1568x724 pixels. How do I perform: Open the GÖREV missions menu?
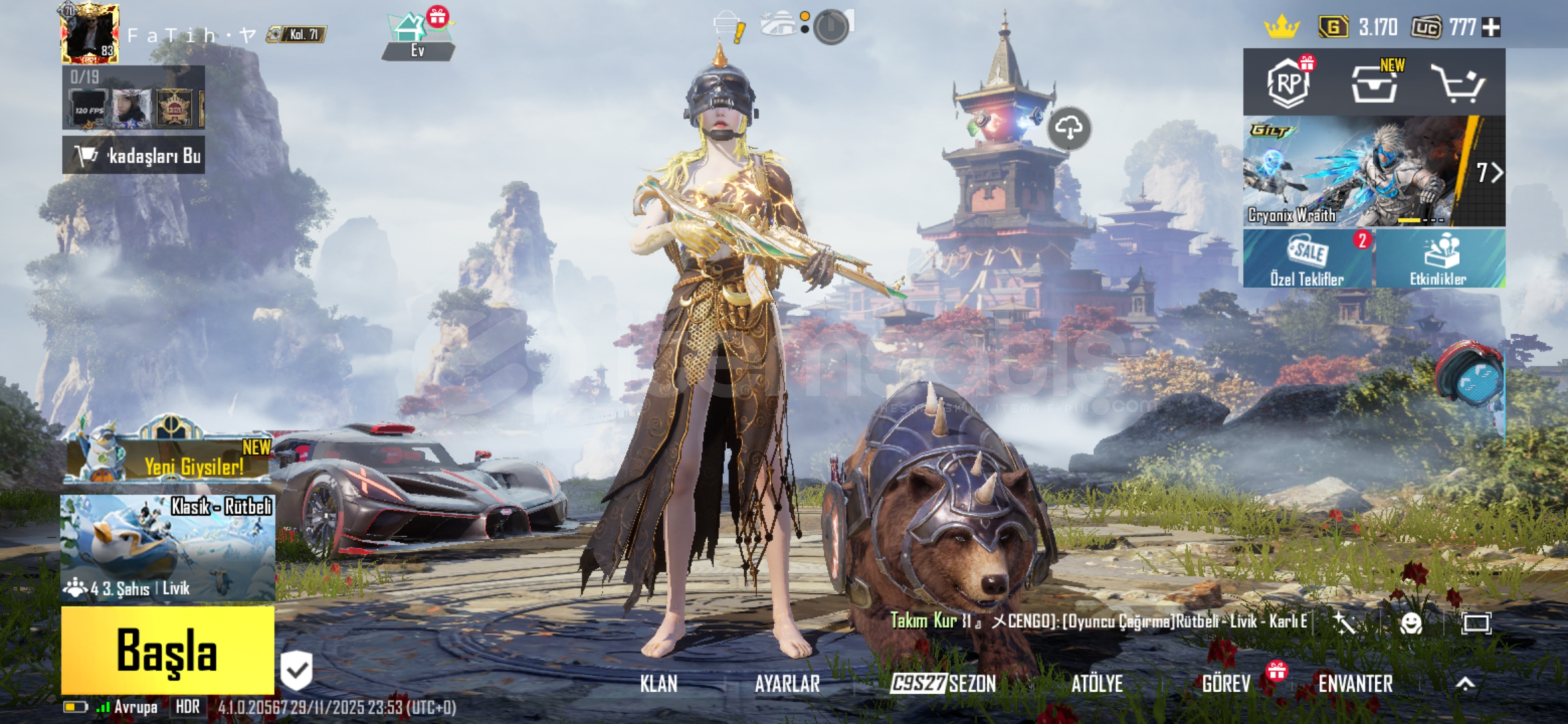coord(1226,684)
